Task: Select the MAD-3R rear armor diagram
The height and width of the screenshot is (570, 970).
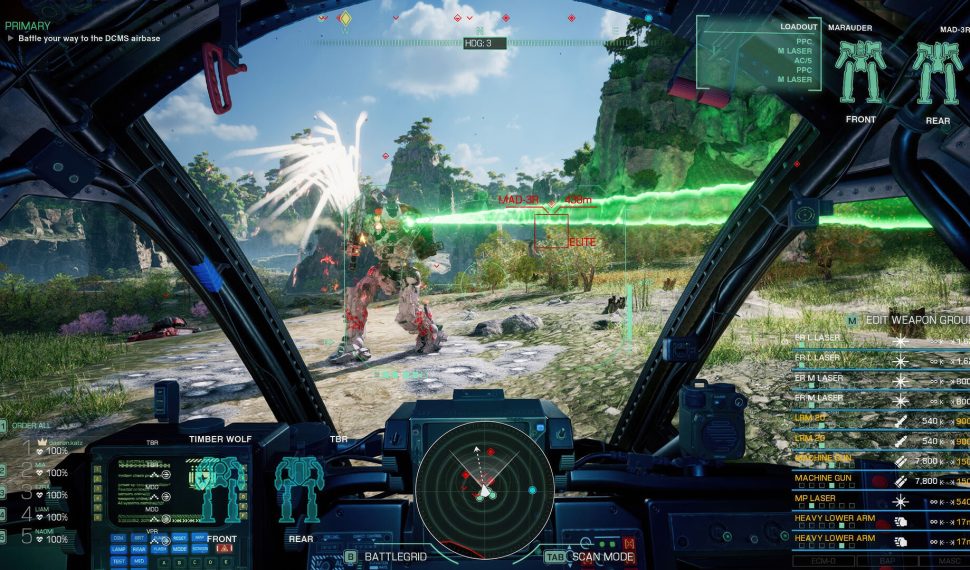Action: pos(937,75)
